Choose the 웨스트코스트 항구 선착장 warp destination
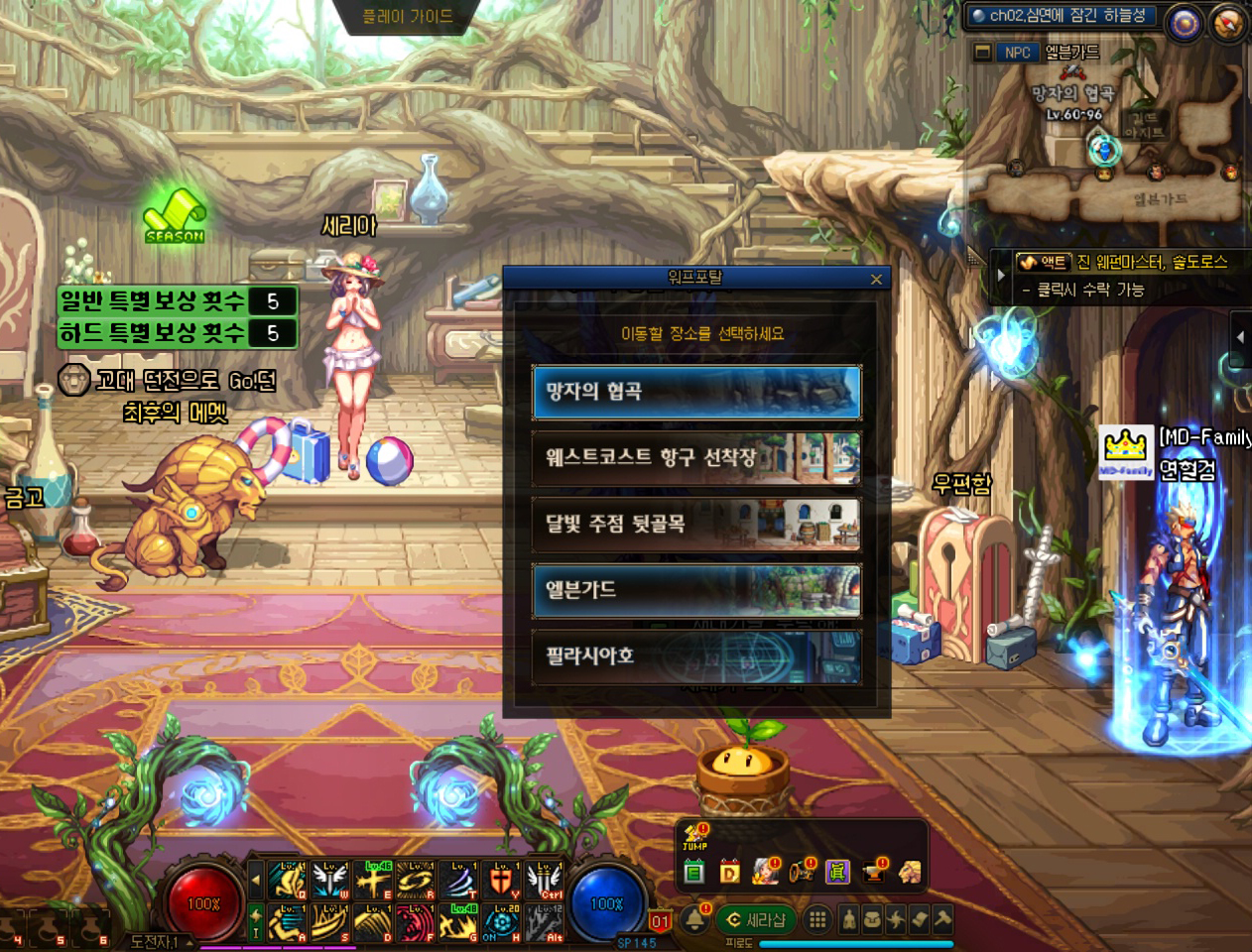This screenshot has height=952, width=1252. click(x=695, y=457)
